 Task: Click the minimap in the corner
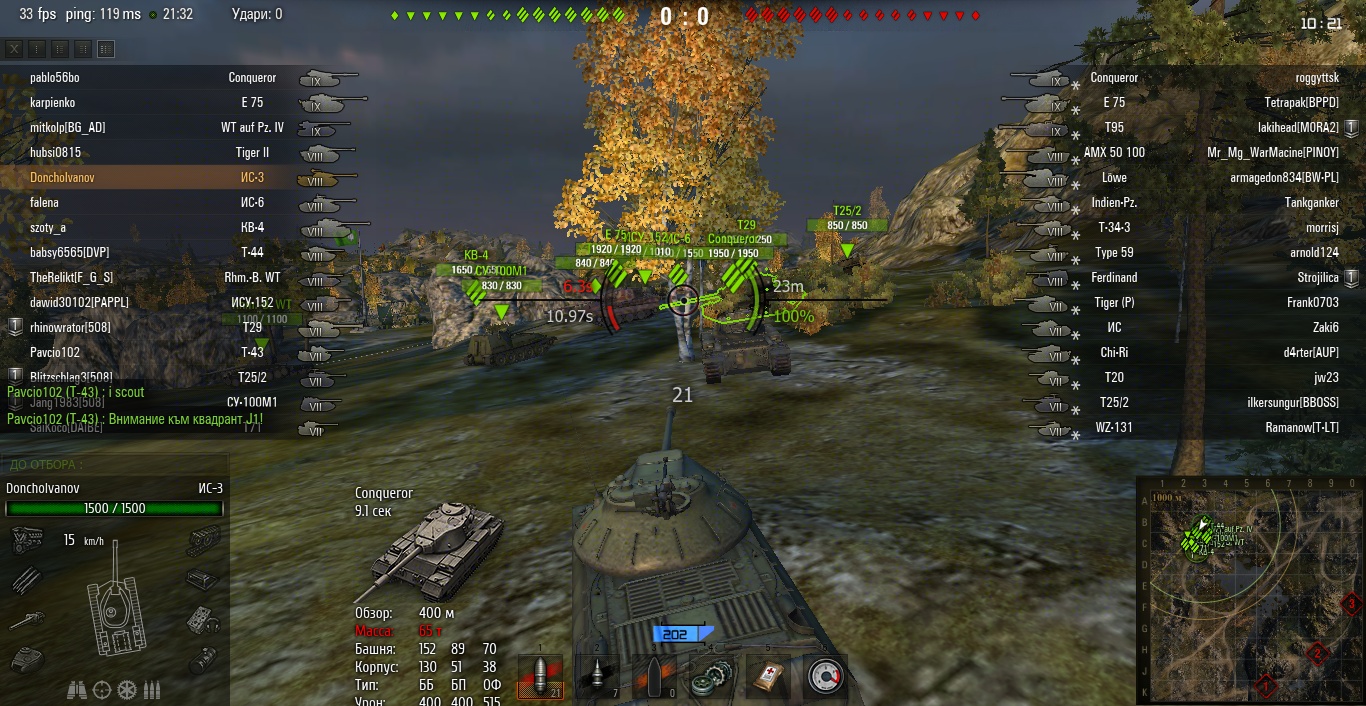[1250, 590]
